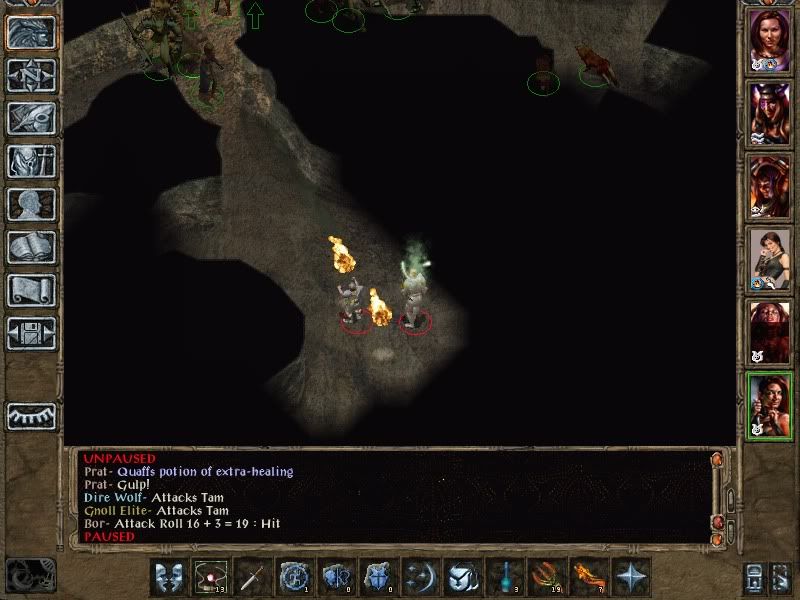The width and height of the screenshot is (800, 600).
Task: Open the mage spellbook
Action: [32, 248]
